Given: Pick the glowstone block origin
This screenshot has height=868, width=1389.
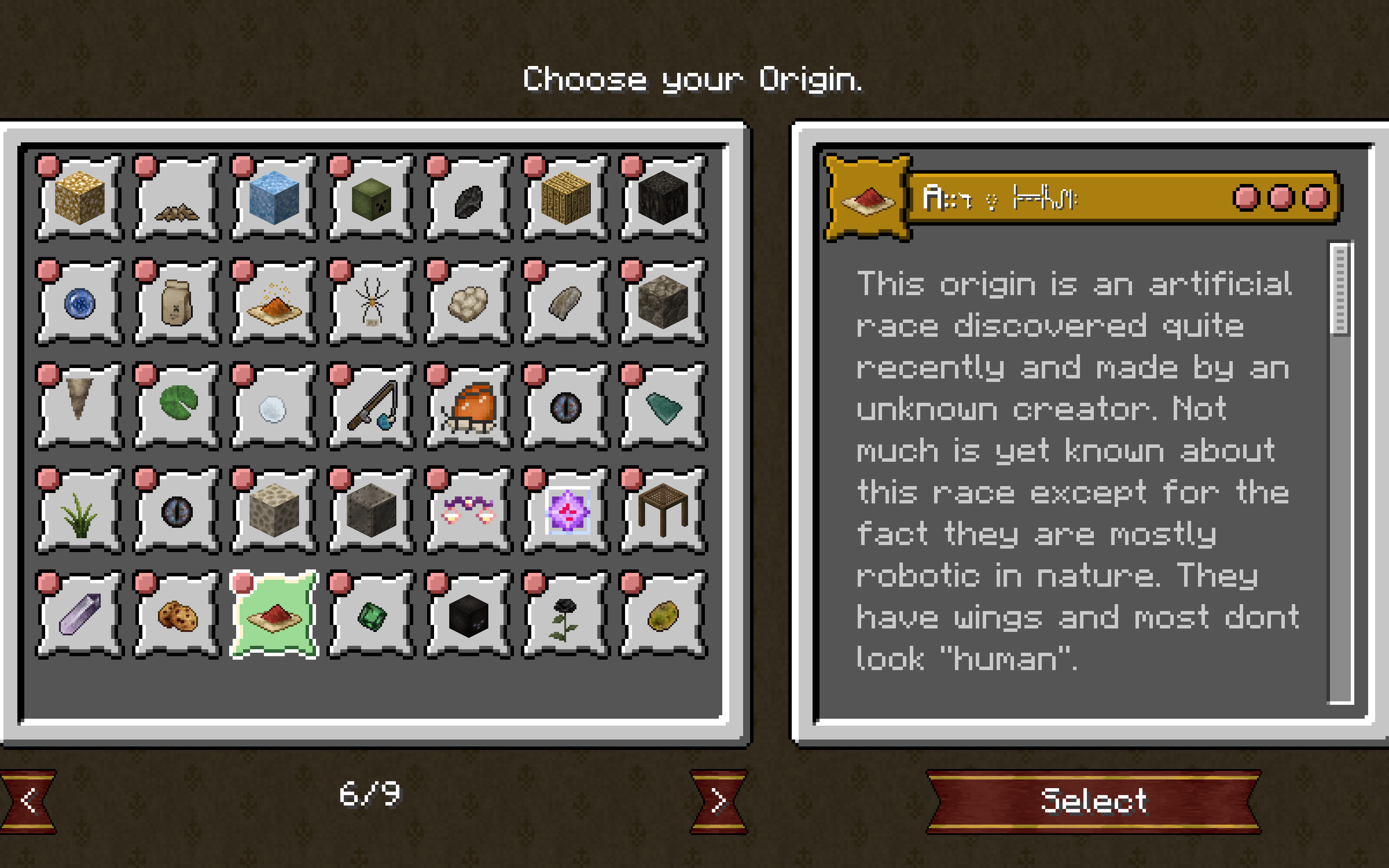Looking at the screenshot, I should [x=79, y=197].
